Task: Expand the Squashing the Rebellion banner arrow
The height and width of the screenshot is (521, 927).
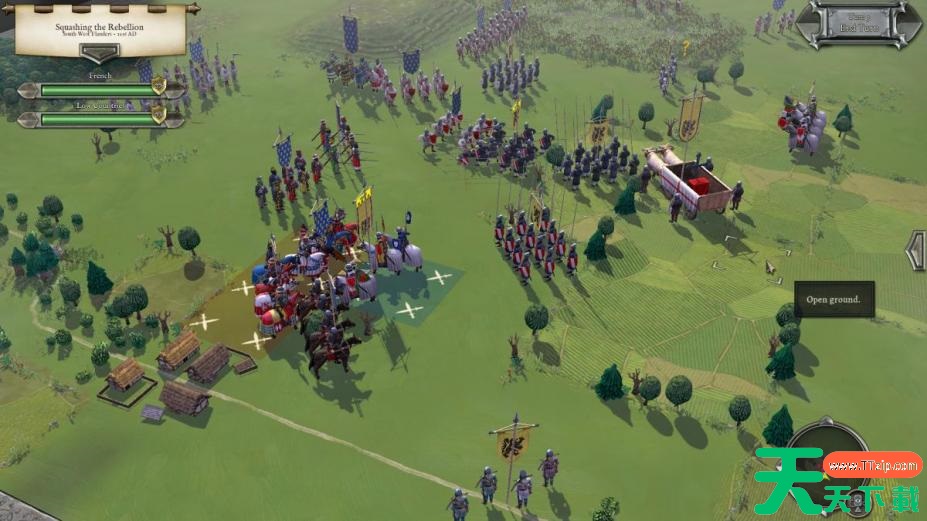Action: pos(99,53)
